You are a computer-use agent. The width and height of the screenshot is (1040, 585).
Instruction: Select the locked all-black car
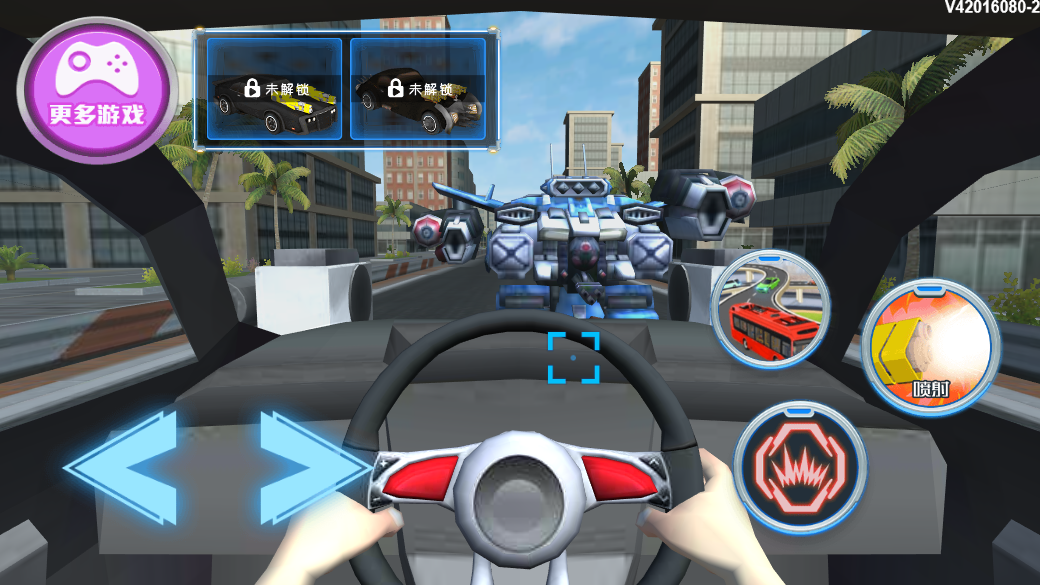point(418,90)
